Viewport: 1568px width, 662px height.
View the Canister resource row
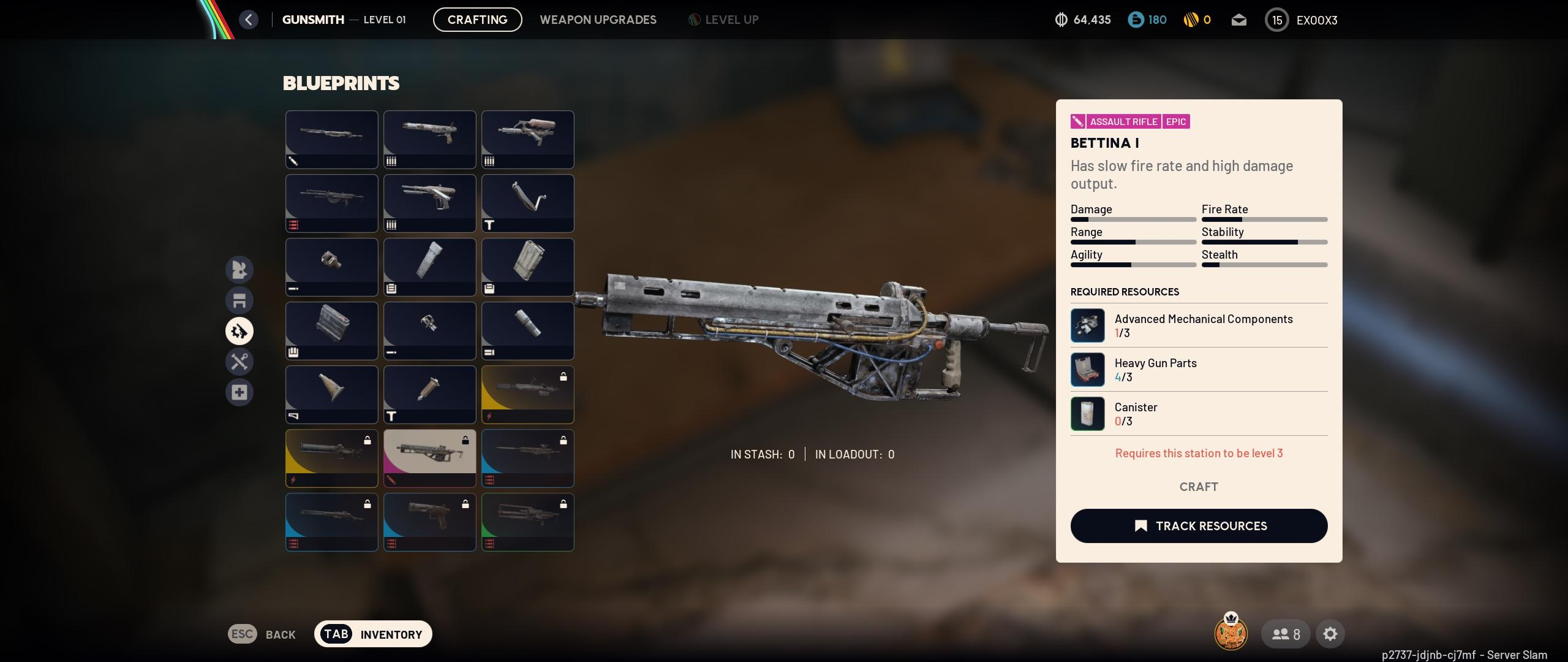coord(1199,414)
